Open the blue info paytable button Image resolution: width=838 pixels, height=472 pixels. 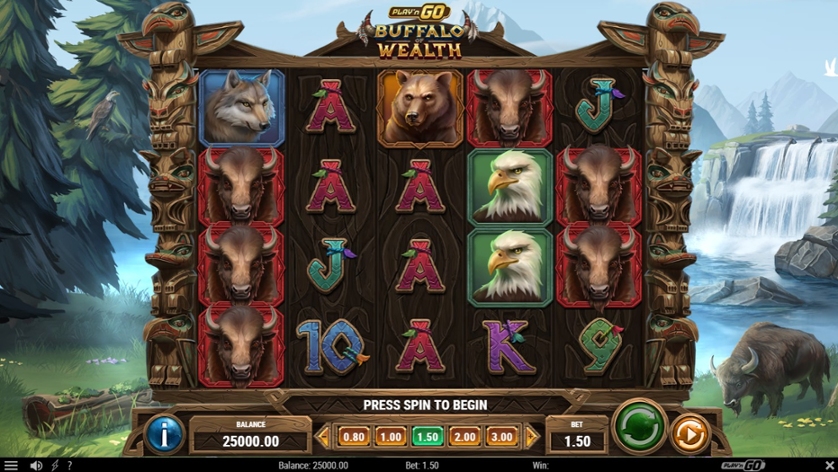164,433
